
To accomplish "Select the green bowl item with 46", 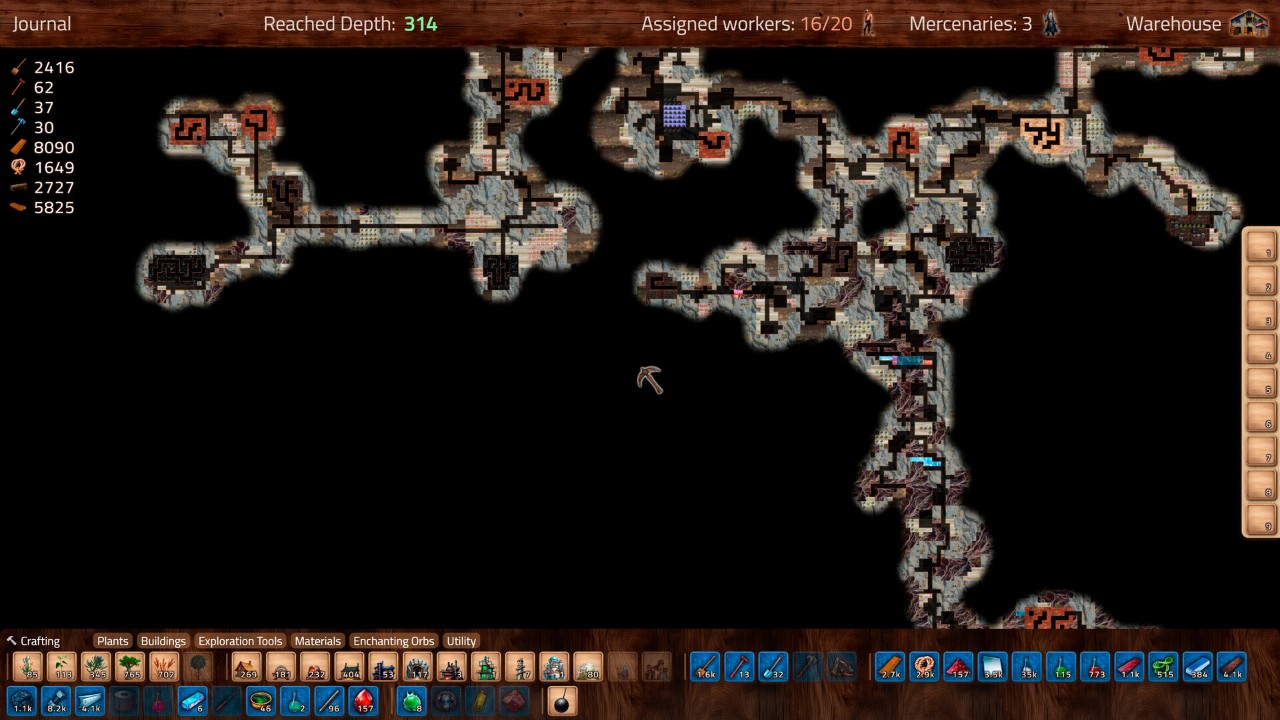I will coord(261,701).
